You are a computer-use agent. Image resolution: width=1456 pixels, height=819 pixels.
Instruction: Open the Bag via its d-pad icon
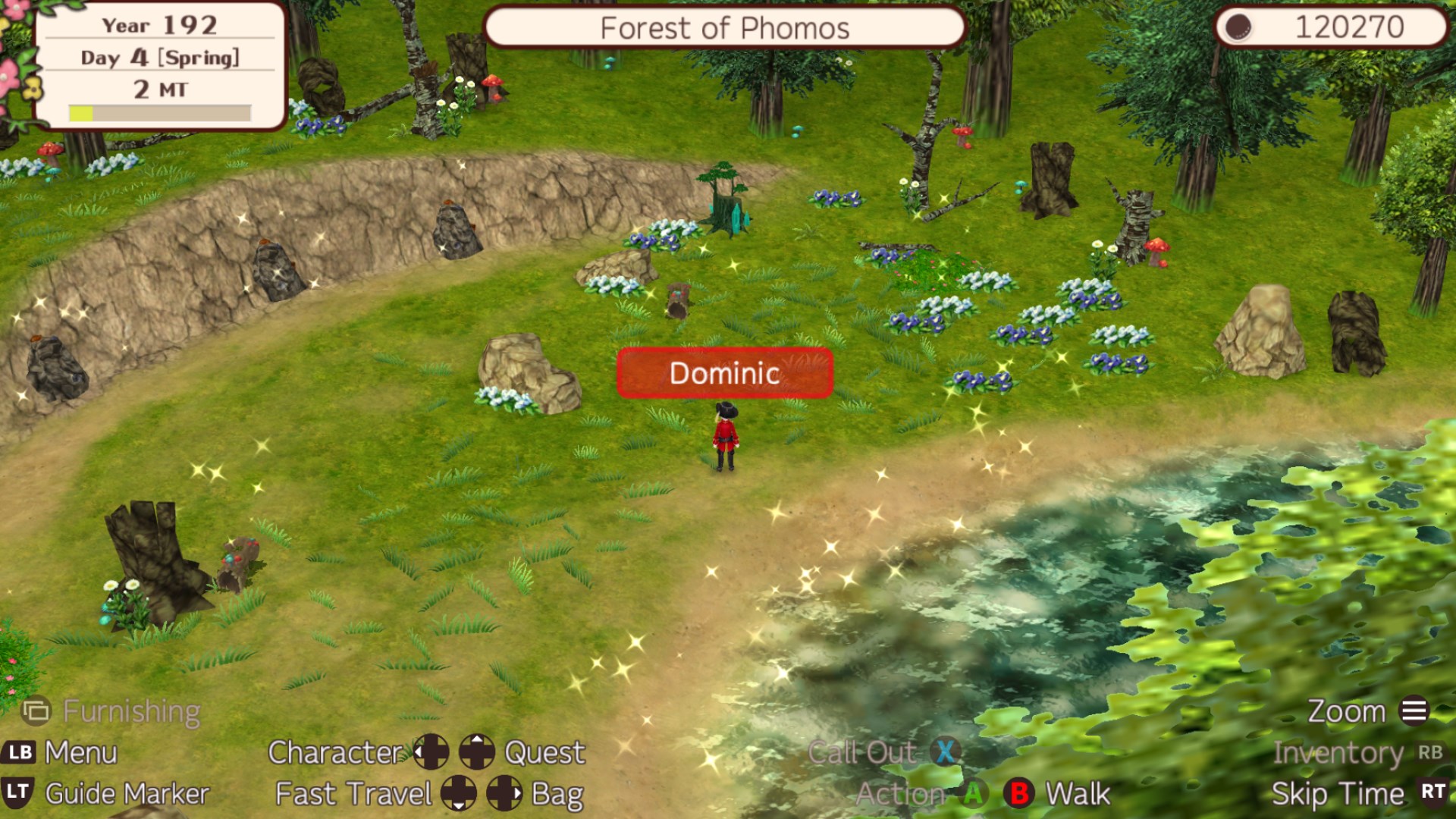point(504,795)
